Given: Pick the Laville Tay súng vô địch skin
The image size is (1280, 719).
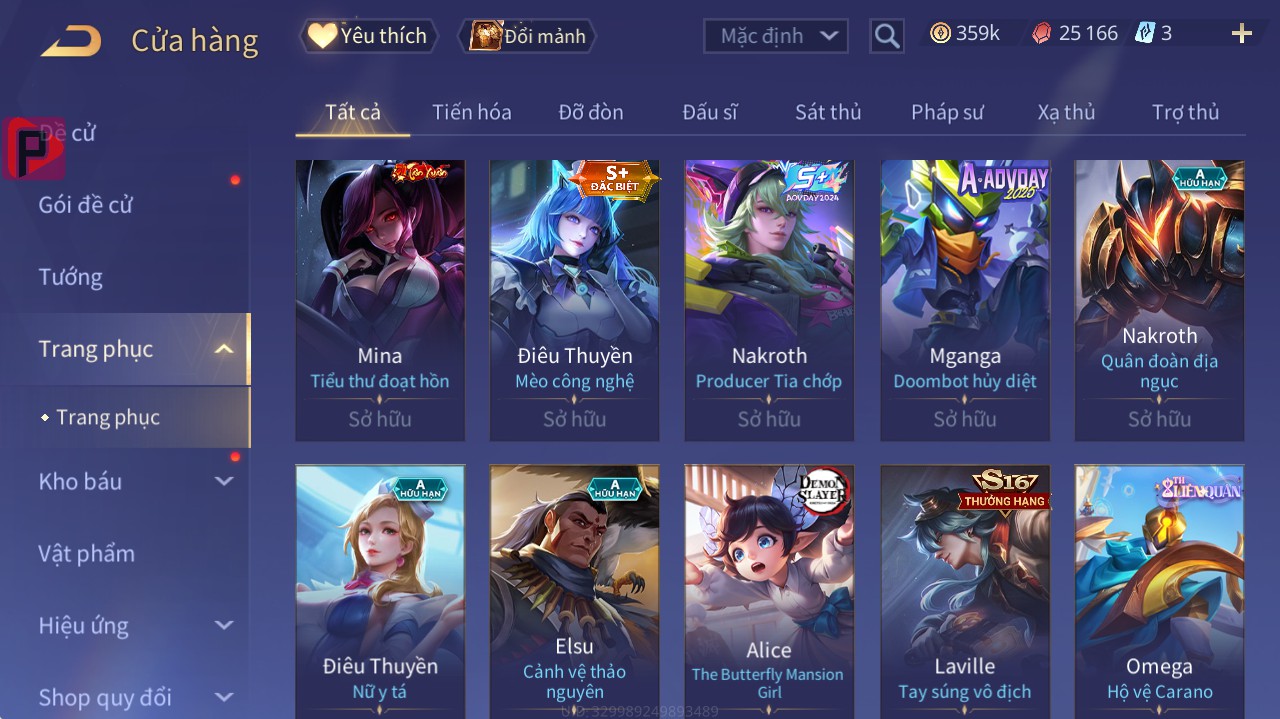Looking at the screenshot, I should [965, 590].
